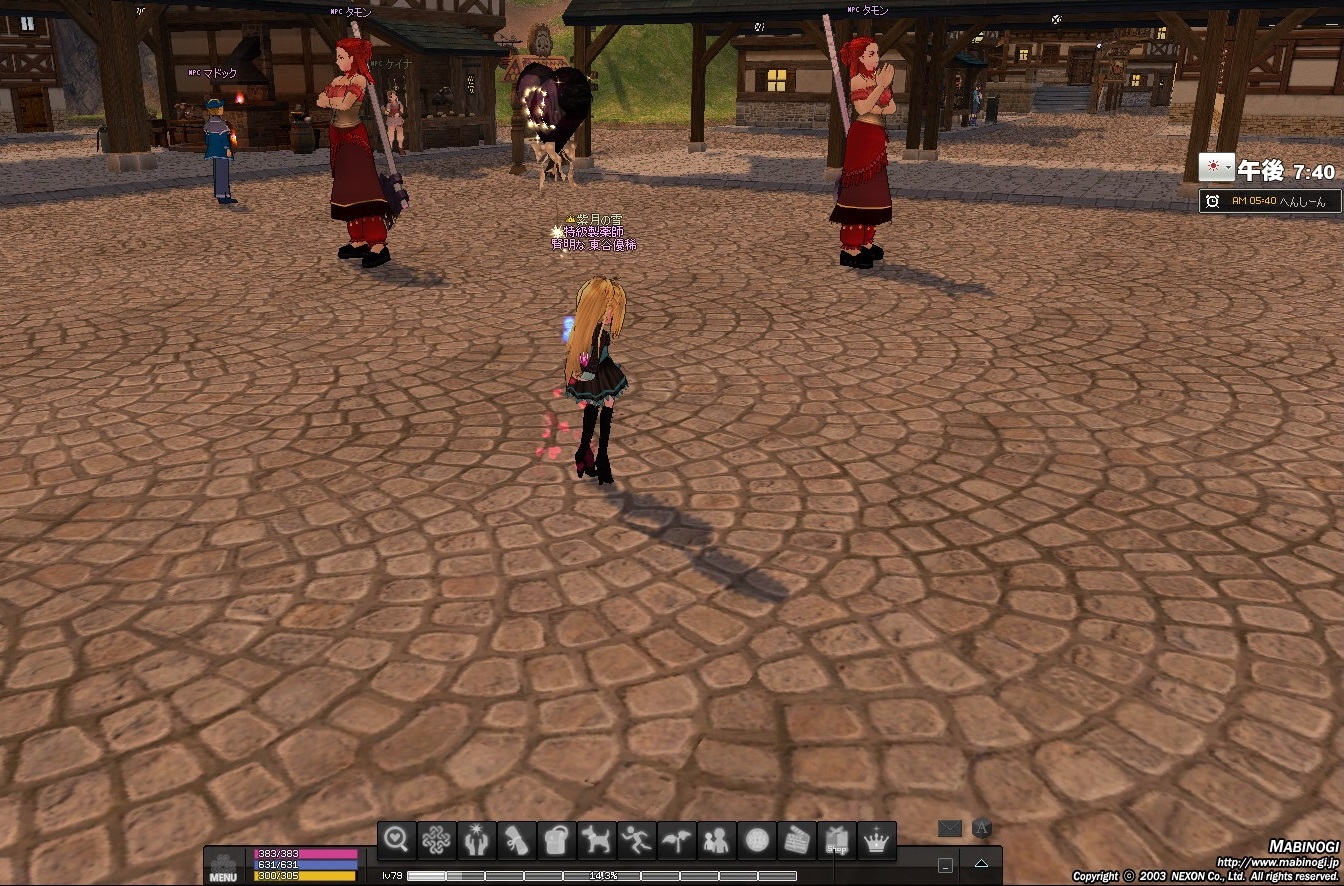Select the running figure icon
1344x886 pixels.
[637, 841]
